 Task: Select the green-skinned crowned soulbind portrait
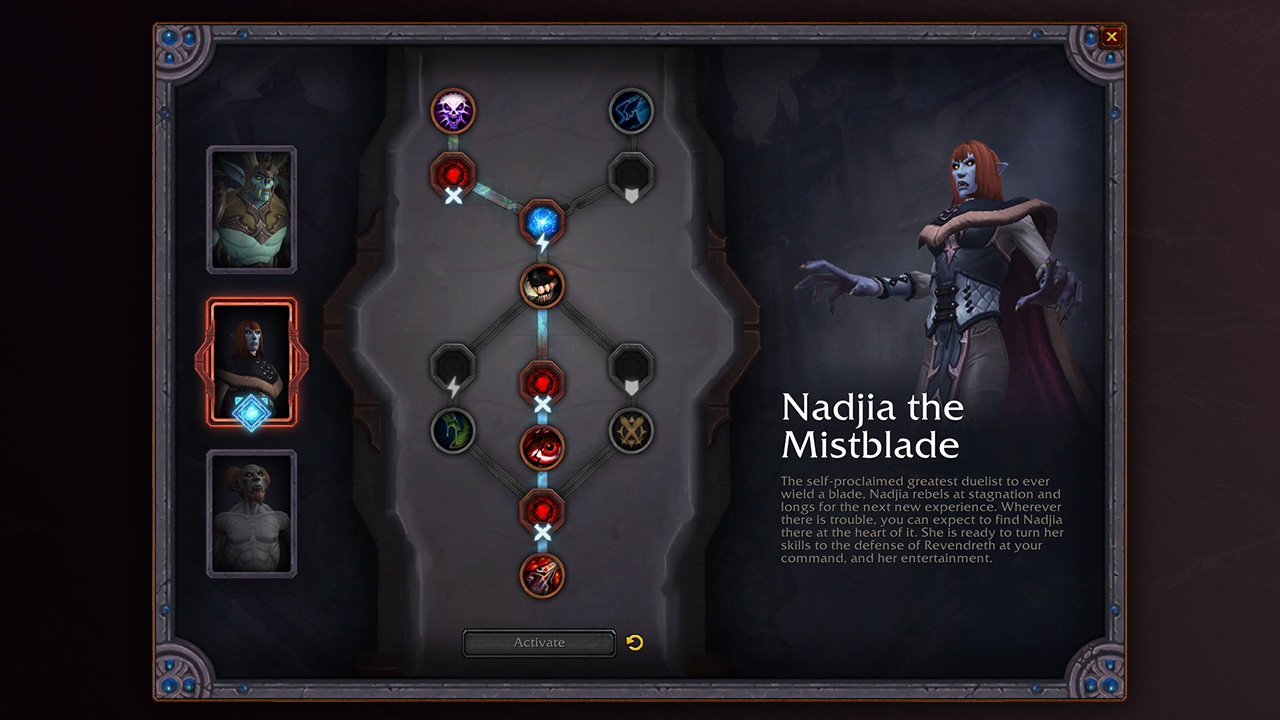[251, 210]
